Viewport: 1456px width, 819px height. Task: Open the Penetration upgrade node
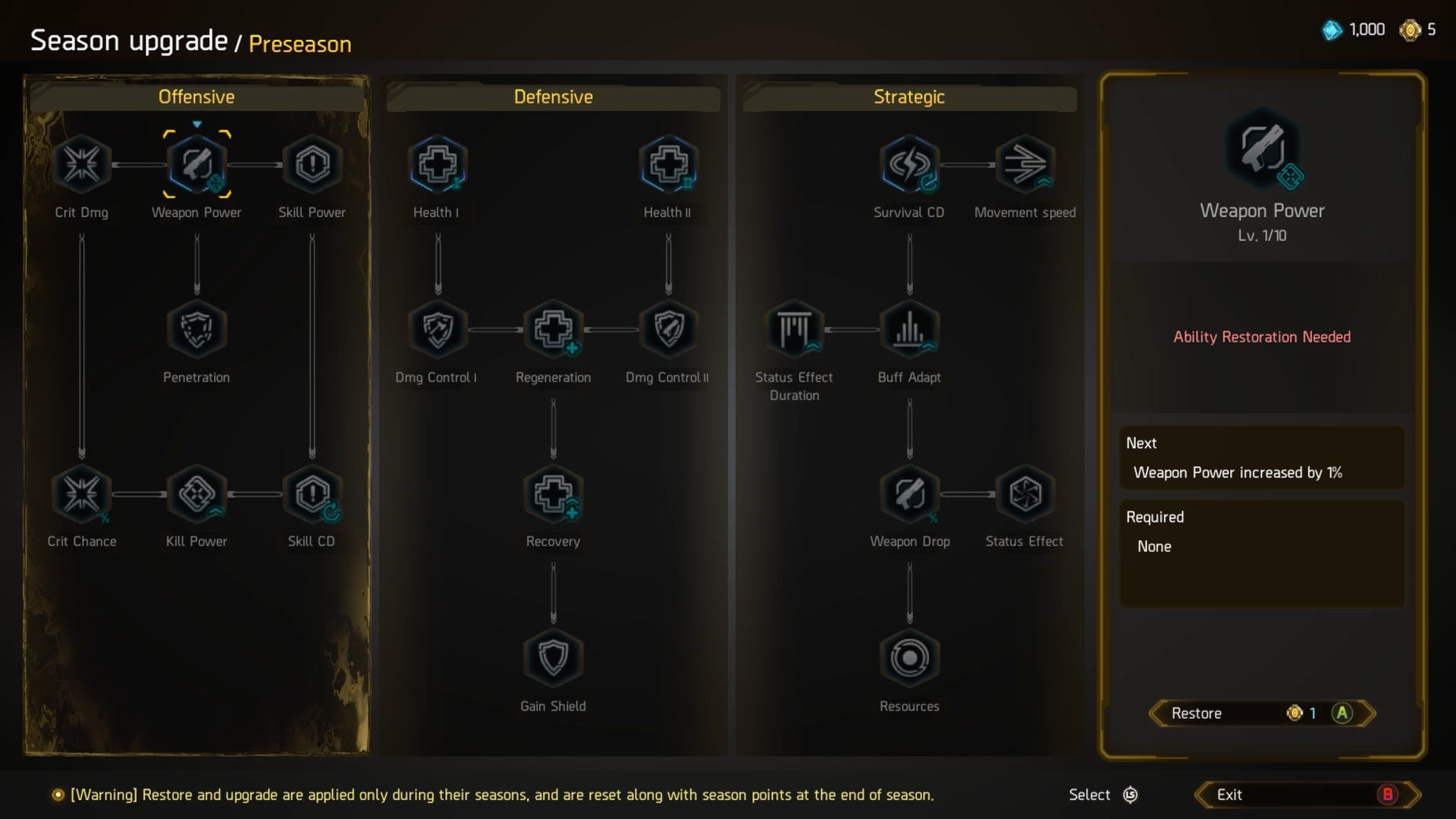[196, 329]
